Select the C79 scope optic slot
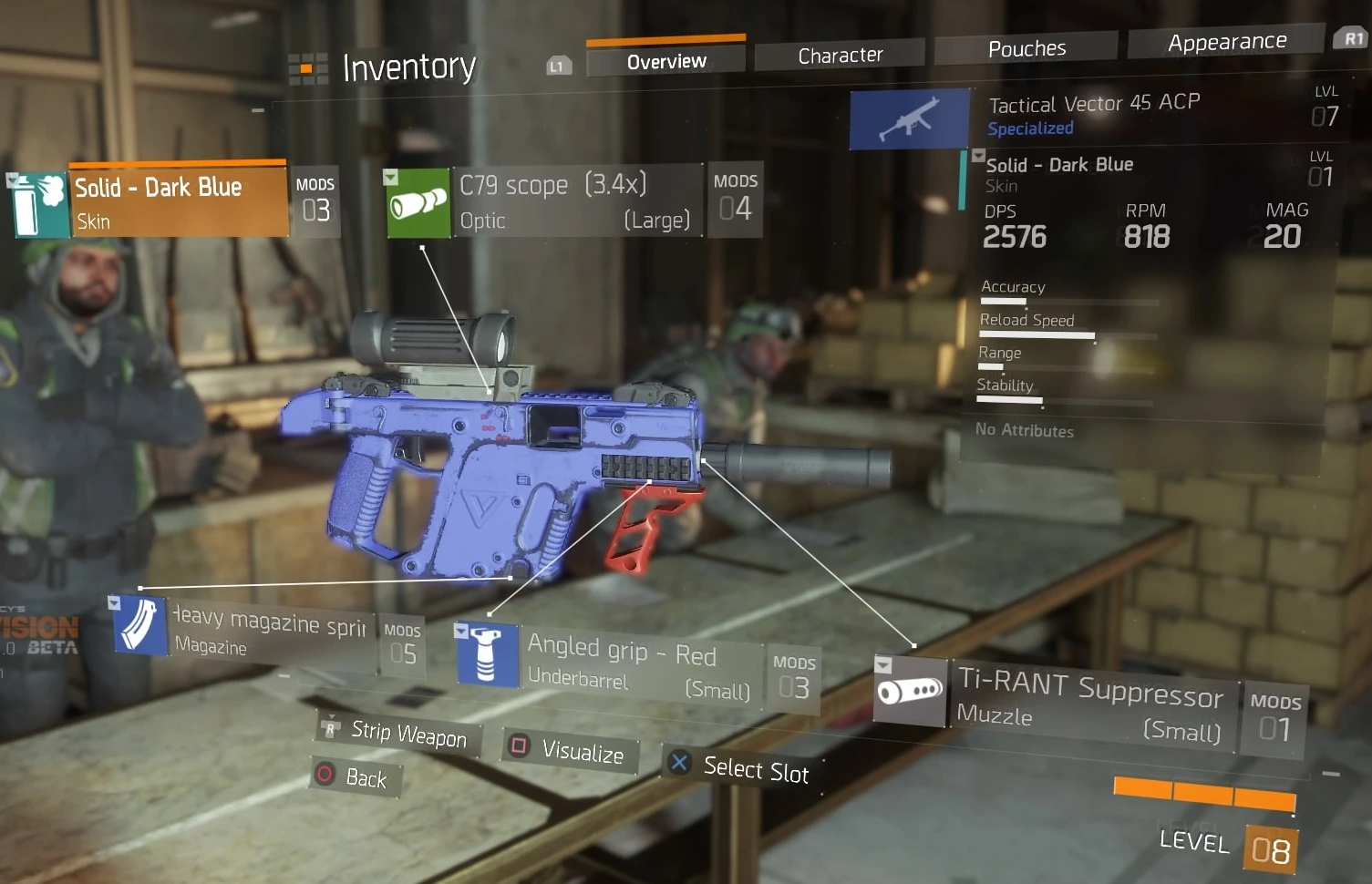The image size is (1372, 884). coord(574,201)
